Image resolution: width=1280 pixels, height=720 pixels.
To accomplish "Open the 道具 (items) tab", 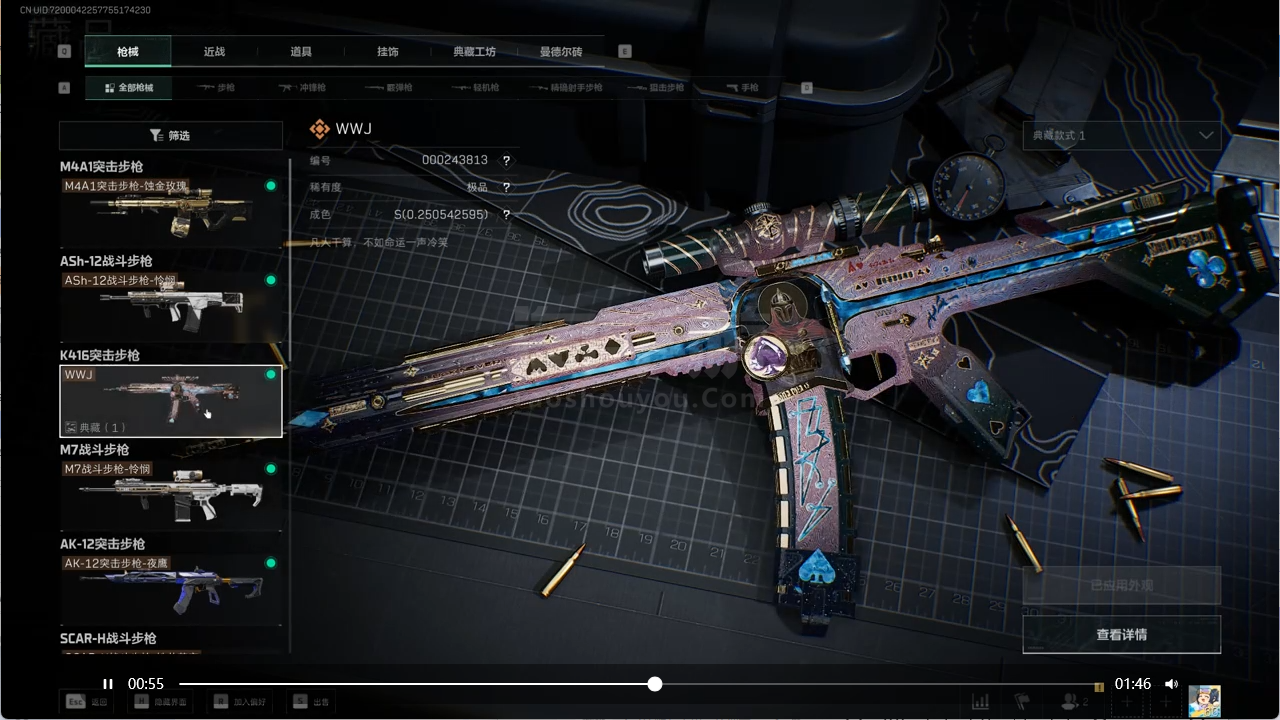I will 301,52.
